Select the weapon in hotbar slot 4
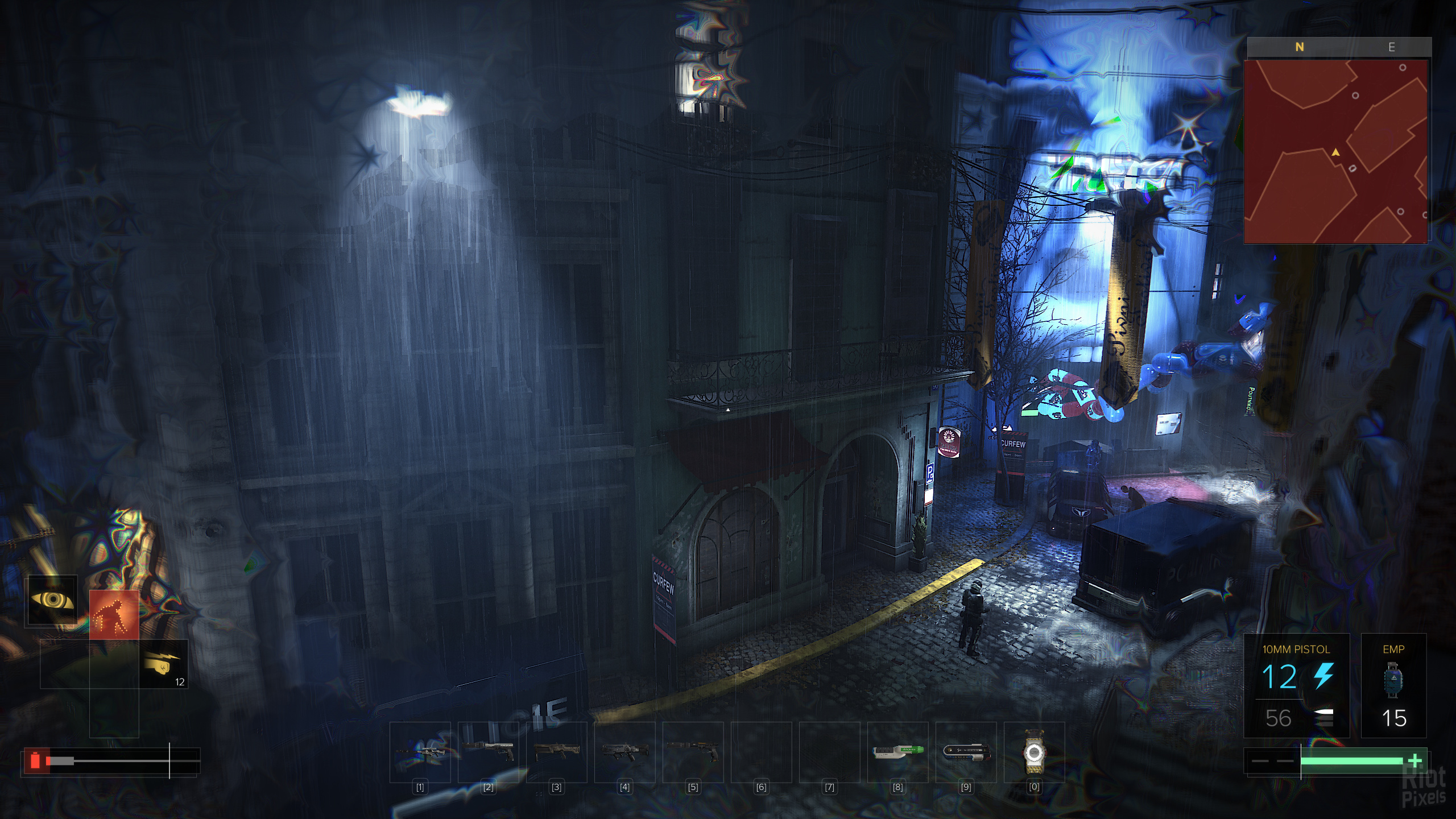Image resolution: width=1456 pixels, height=819 pixels. 624,752
